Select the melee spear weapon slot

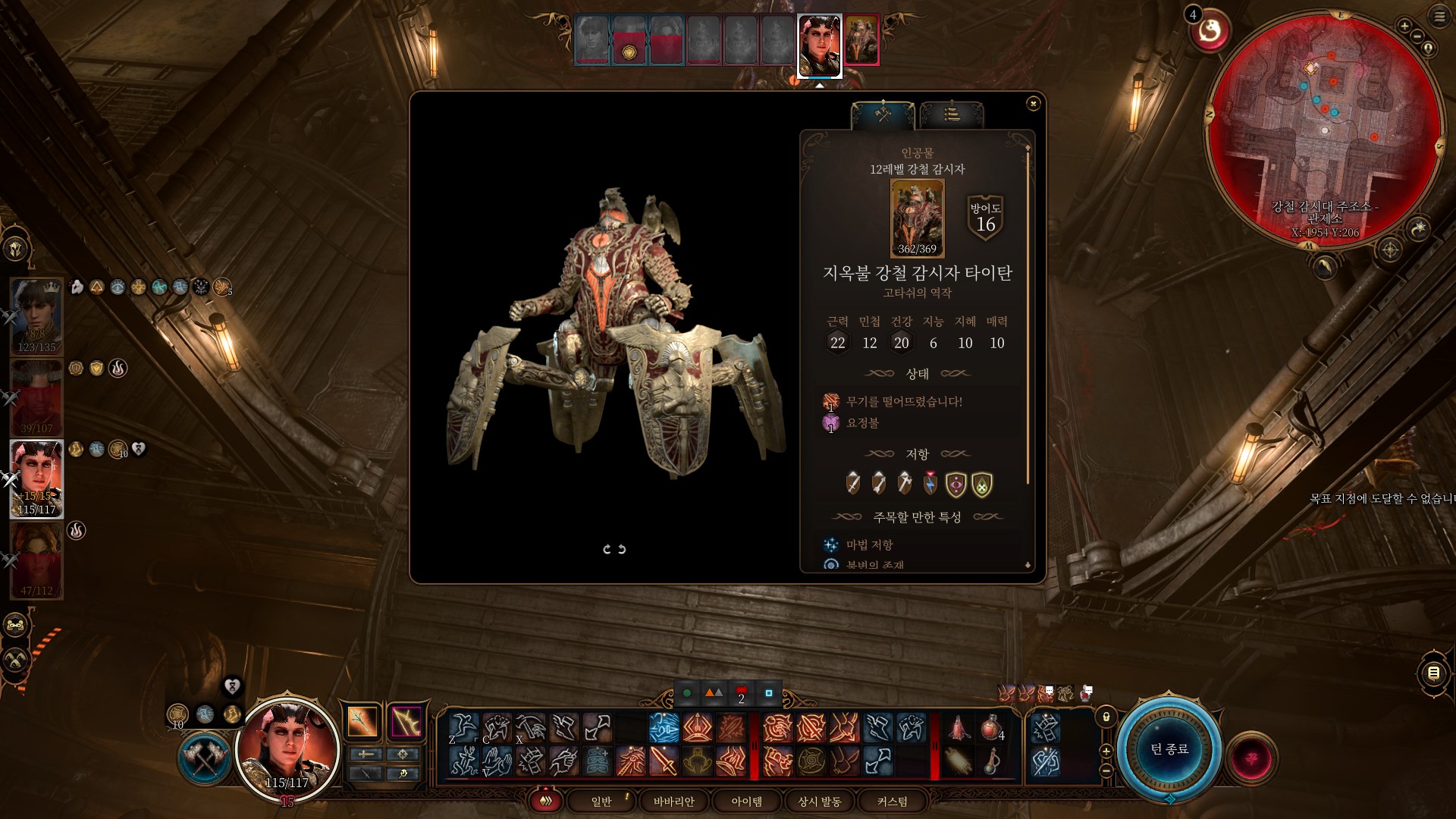tap(362, 721)
